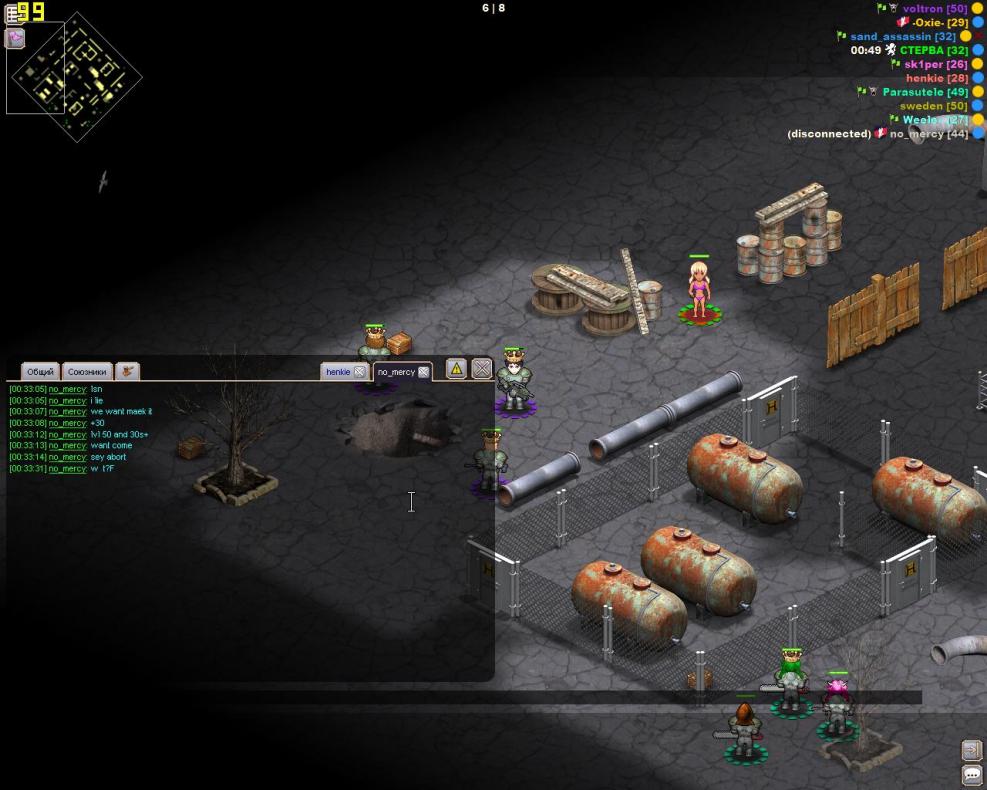Open the list icon beside the 99 counter
This screenshot has height=790, width=987.
coord(13,14)
